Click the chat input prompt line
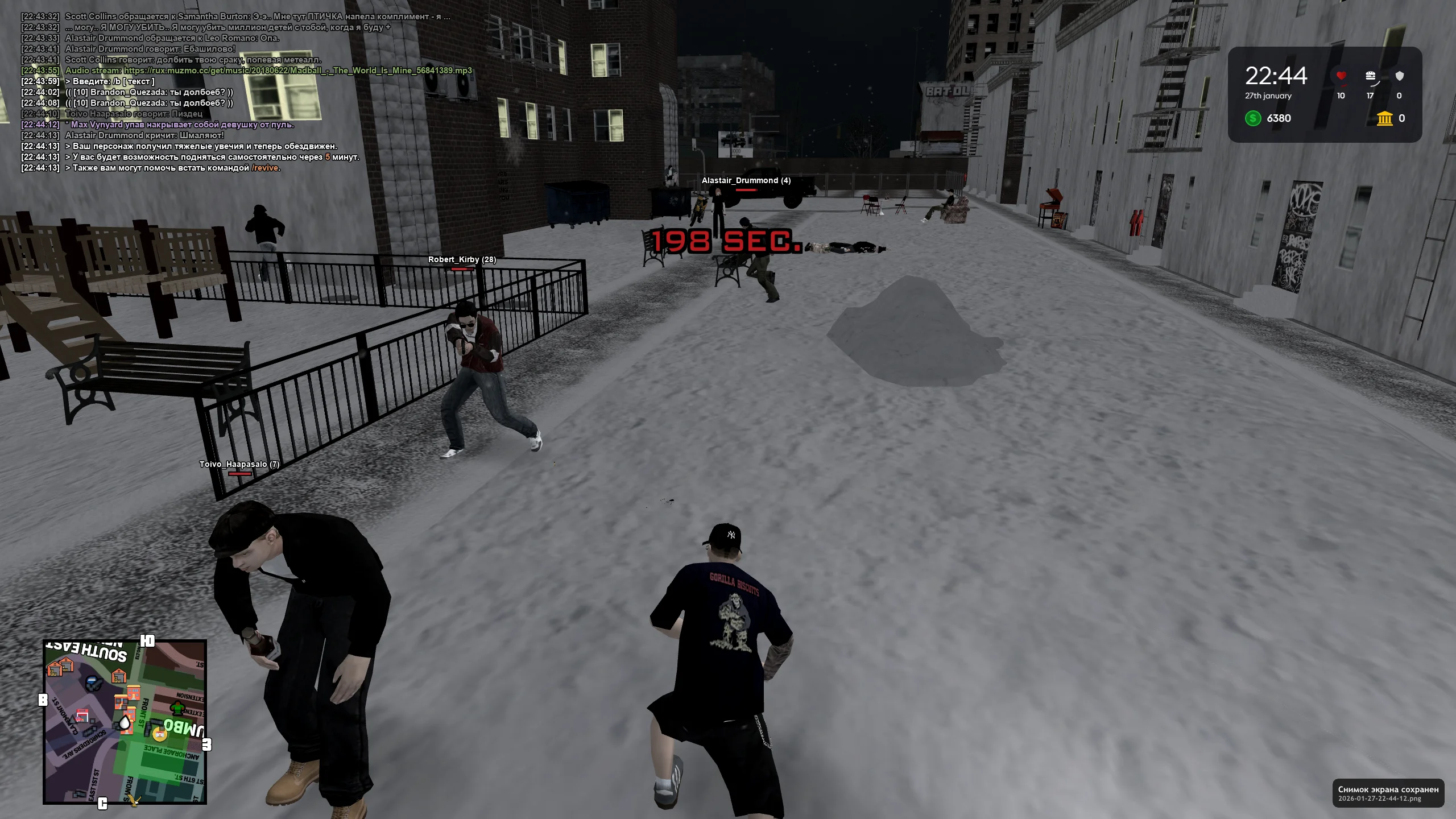1456x819 pixels. click(110, 81)
